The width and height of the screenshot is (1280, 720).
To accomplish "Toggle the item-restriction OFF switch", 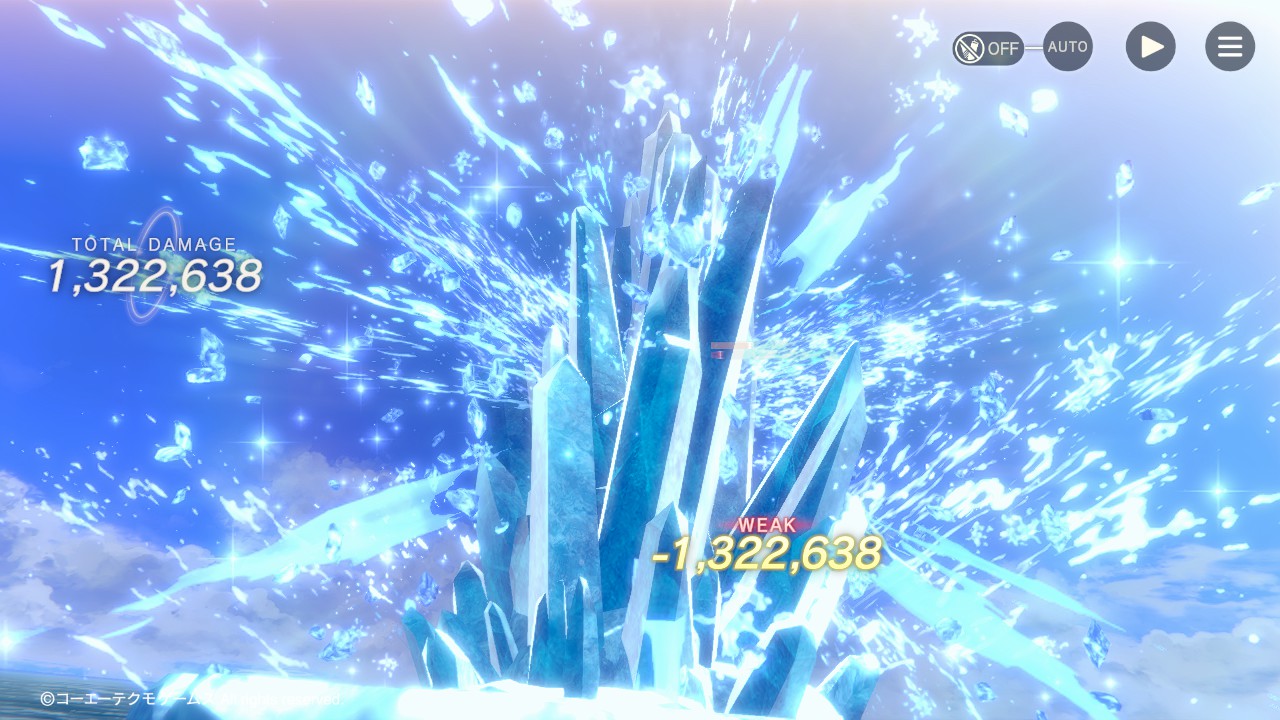I will click(988, 47).
